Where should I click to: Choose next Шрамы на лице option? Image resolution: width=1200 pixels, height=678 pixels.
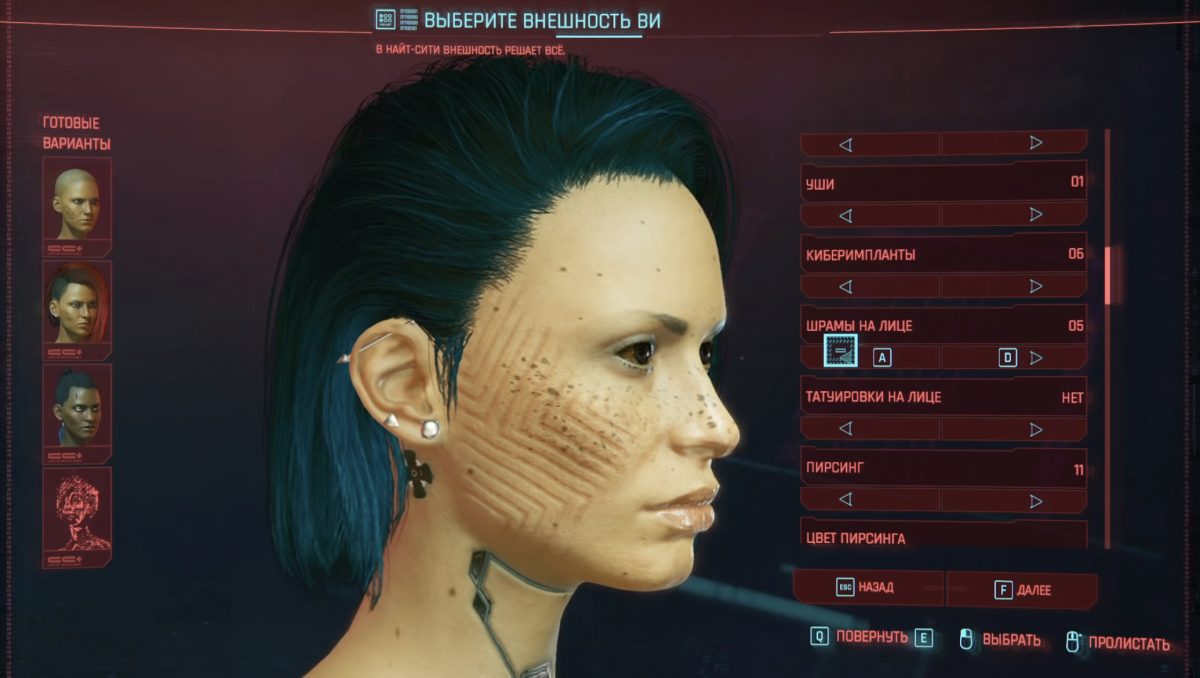pyautogui.click(x=1036, y=357)
